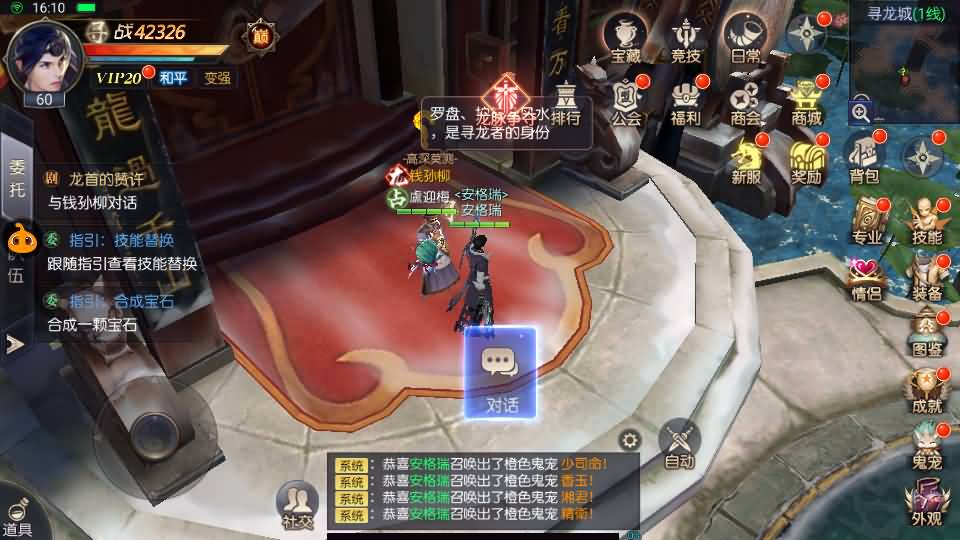Open the 竞技 arena menu

(686, 41)
